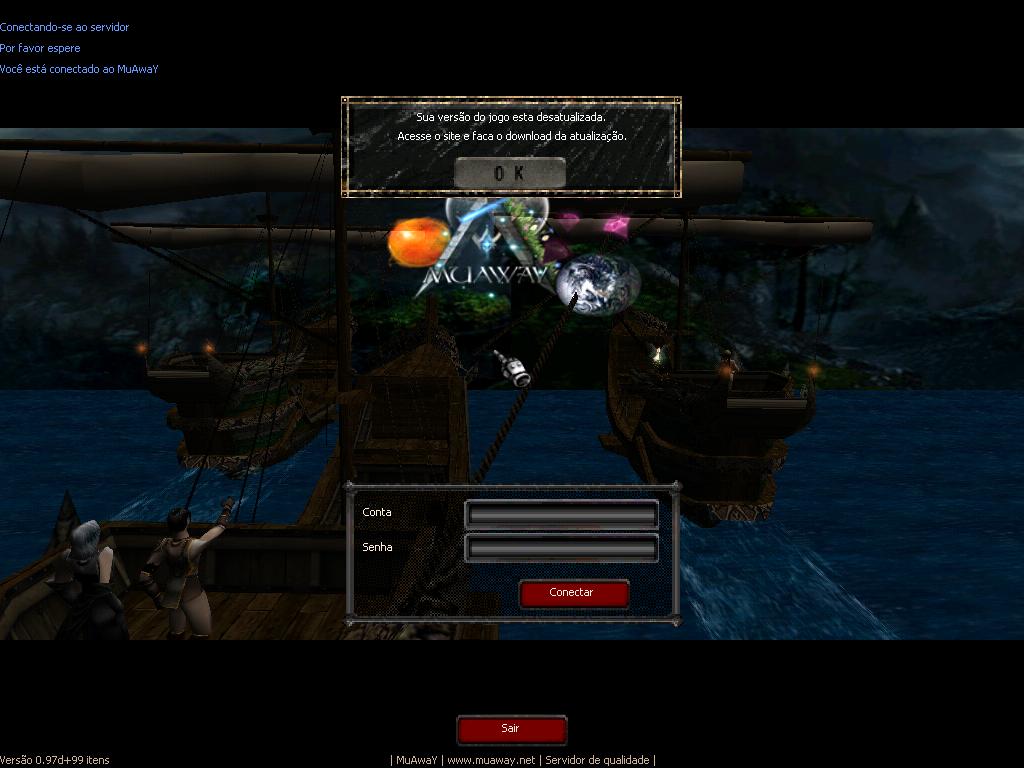The height and width of the screenshot is (768, 1024).
Task: Confirm the outdated version message with OK
Action: point(509,173)
